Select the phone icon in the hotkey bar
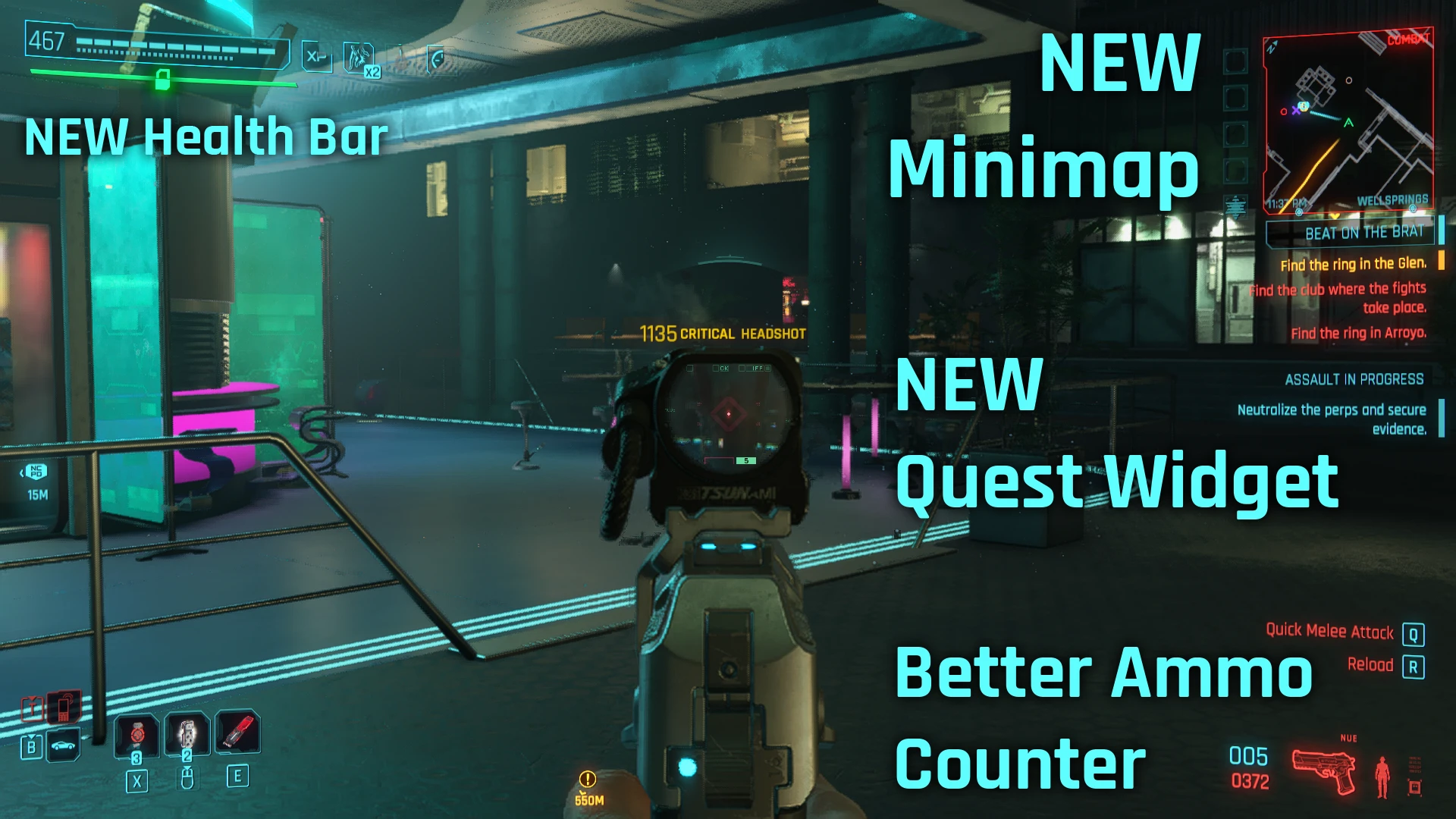1456x819 pixels. [63, 706]
